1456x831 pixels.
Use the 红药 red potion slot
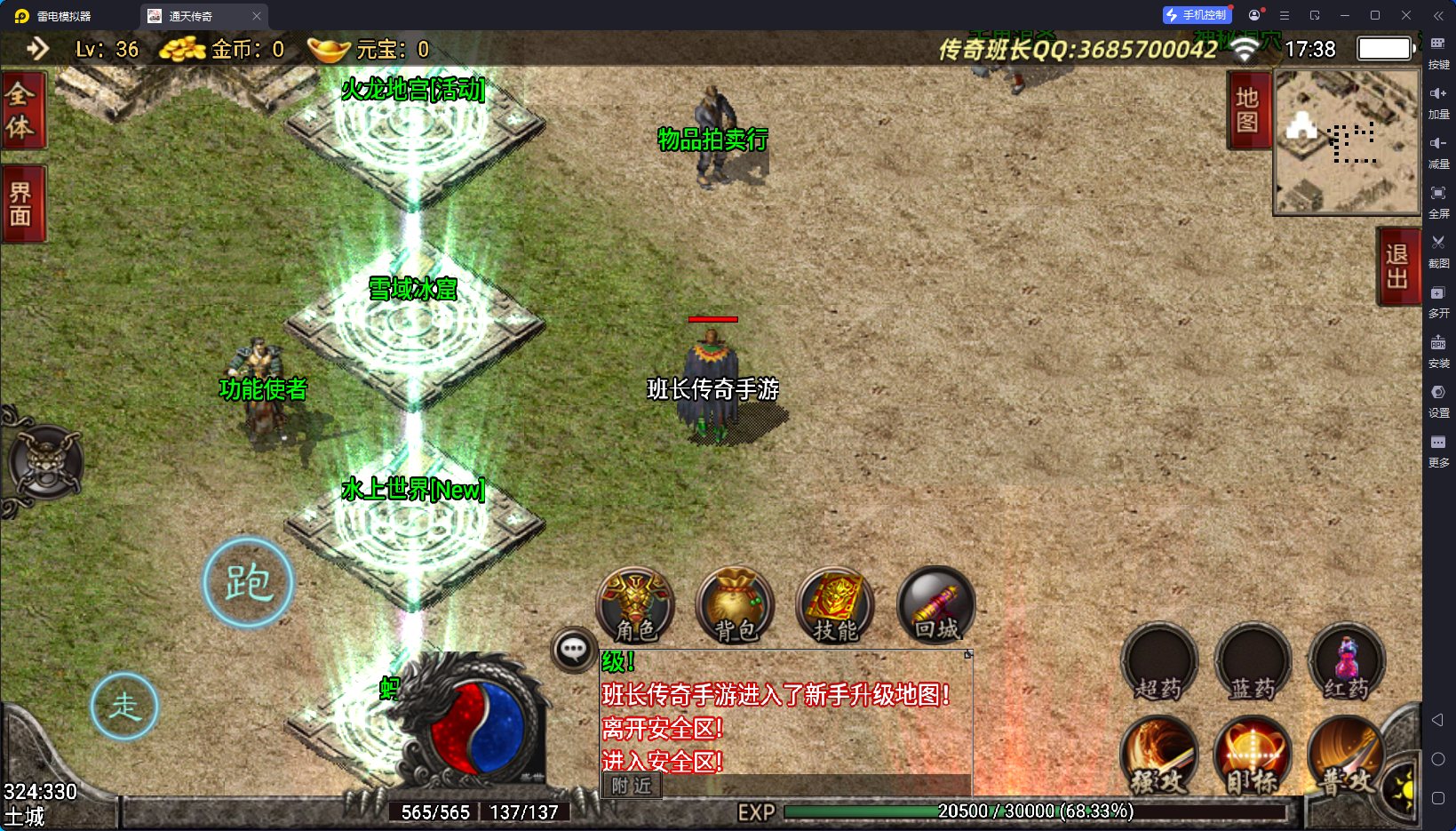point(1347,663)
